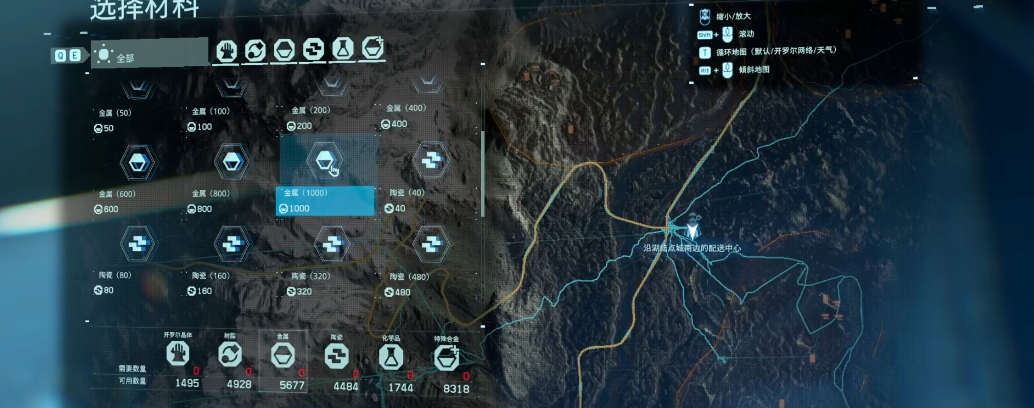Viewport: 1034px width, 408px height.
Task: Switch to the special alloy category tab
Action: click(373, 48)
